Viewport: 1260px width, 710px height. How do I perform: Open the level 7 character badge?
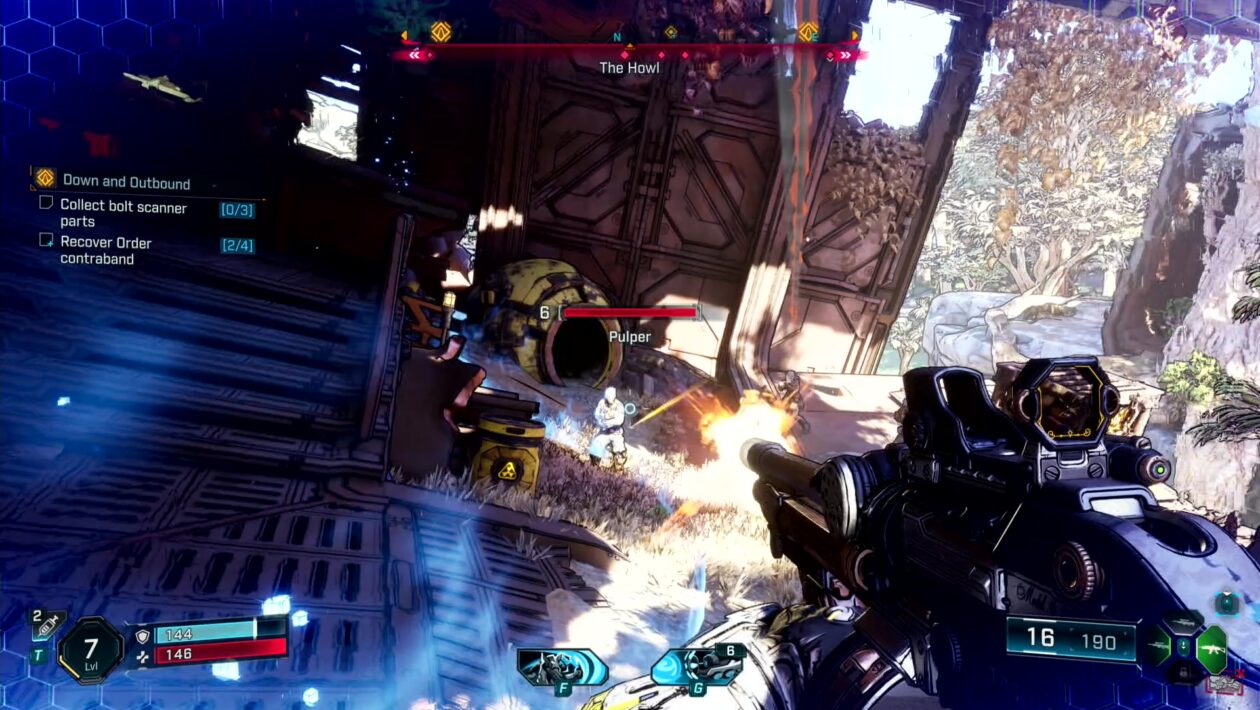coord(91,650)
